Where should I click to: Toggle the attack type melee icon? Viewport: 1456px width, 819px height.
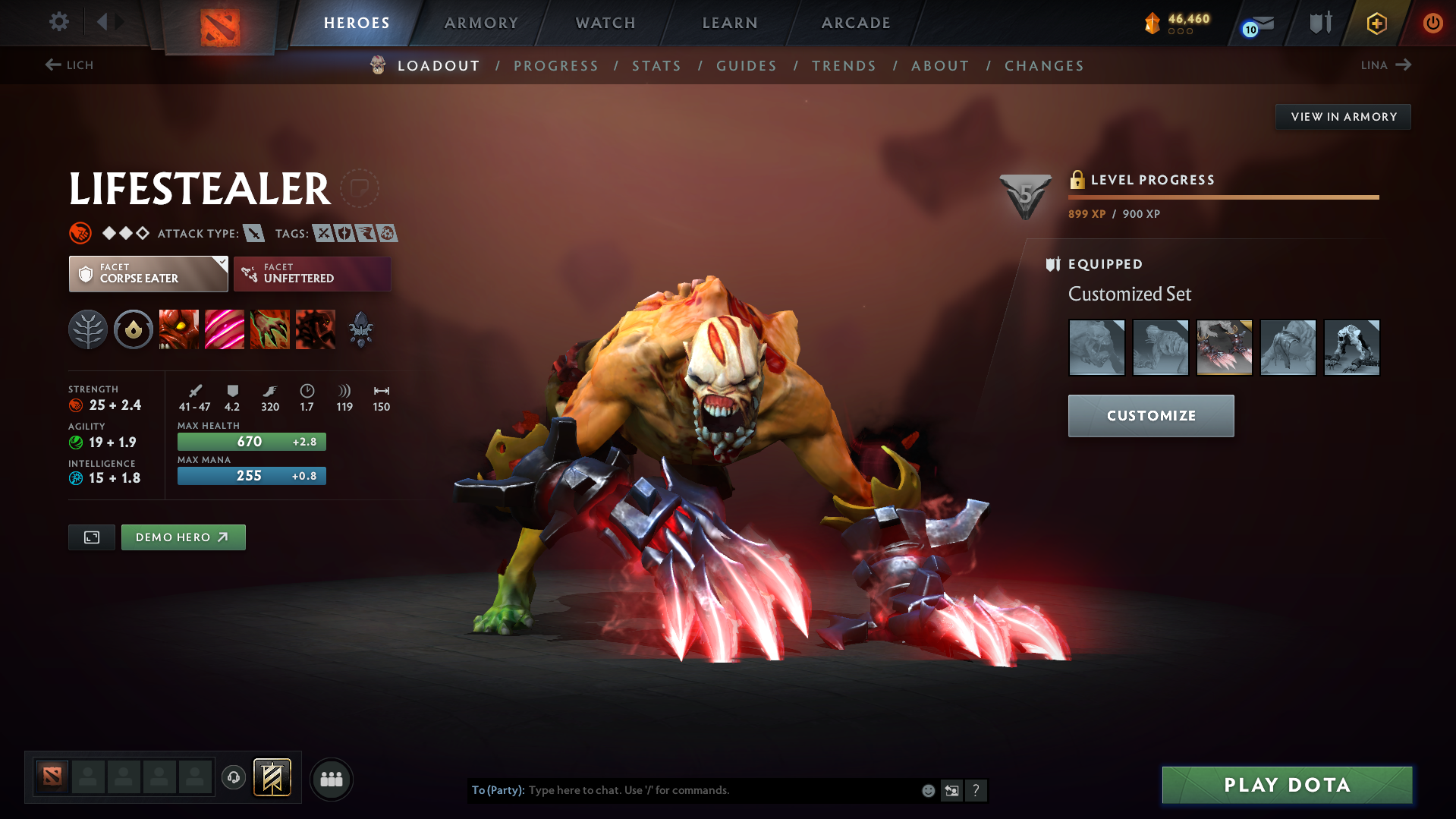click(254, 233)
